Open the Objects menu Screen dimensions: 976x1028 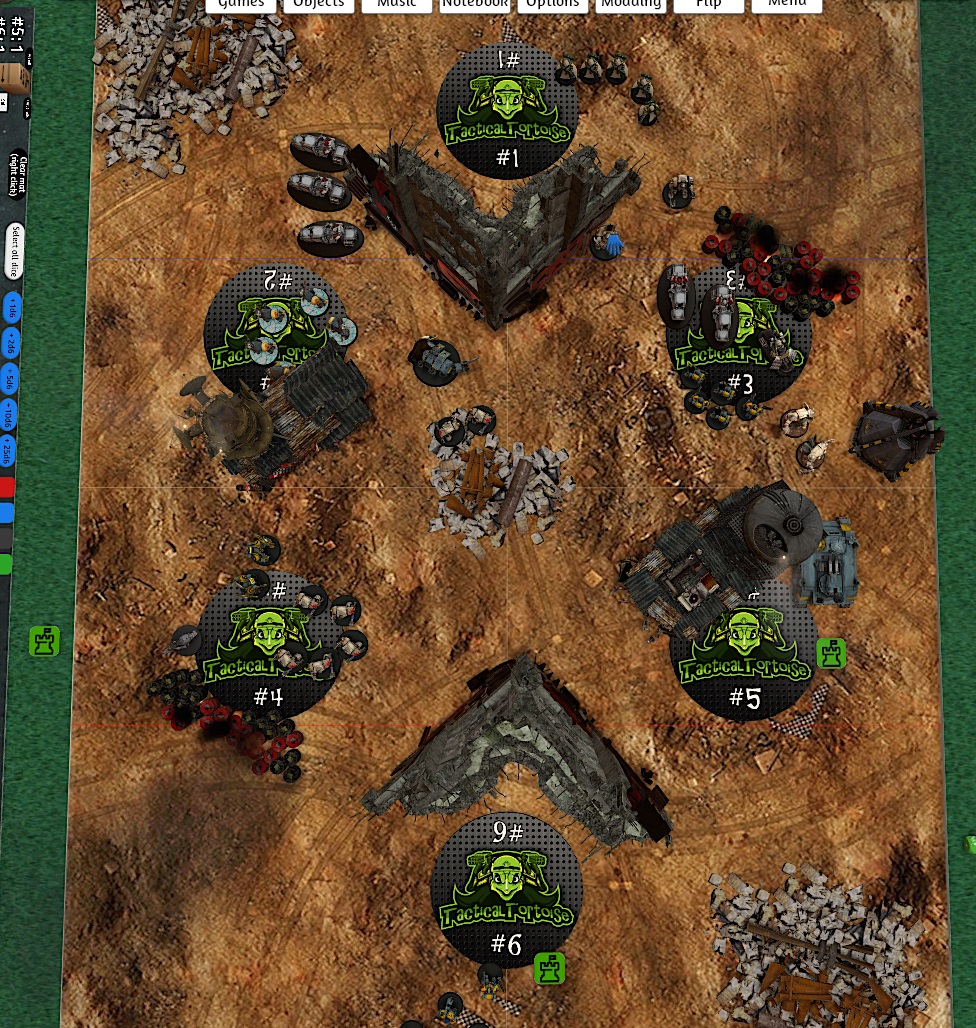(x=319, y=4)
